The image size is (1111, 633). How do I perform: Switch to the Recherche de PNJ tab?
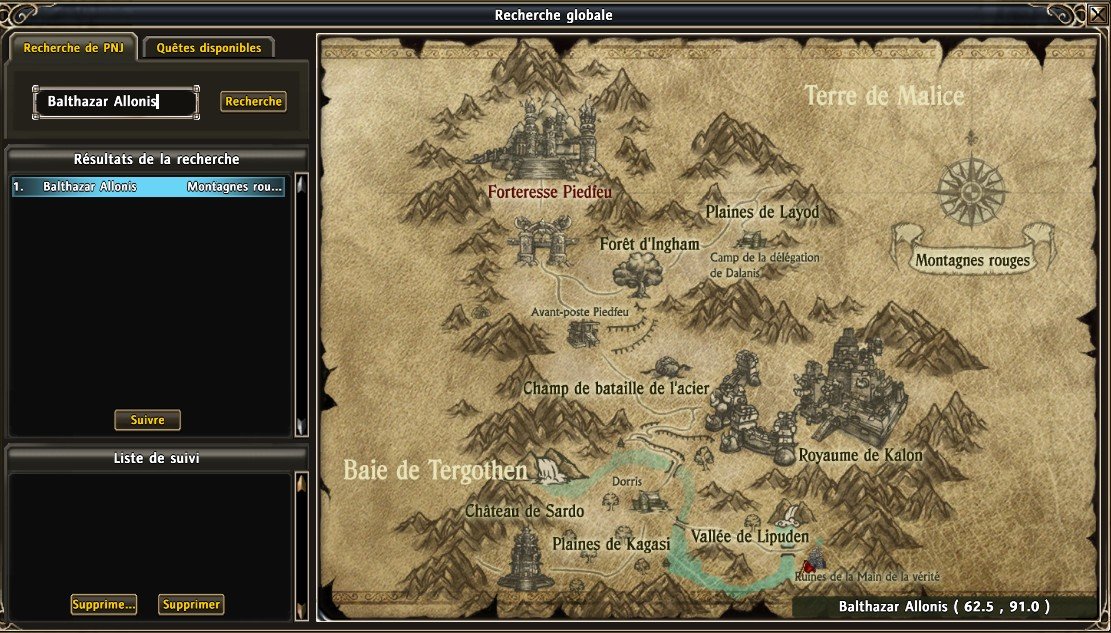74,47
